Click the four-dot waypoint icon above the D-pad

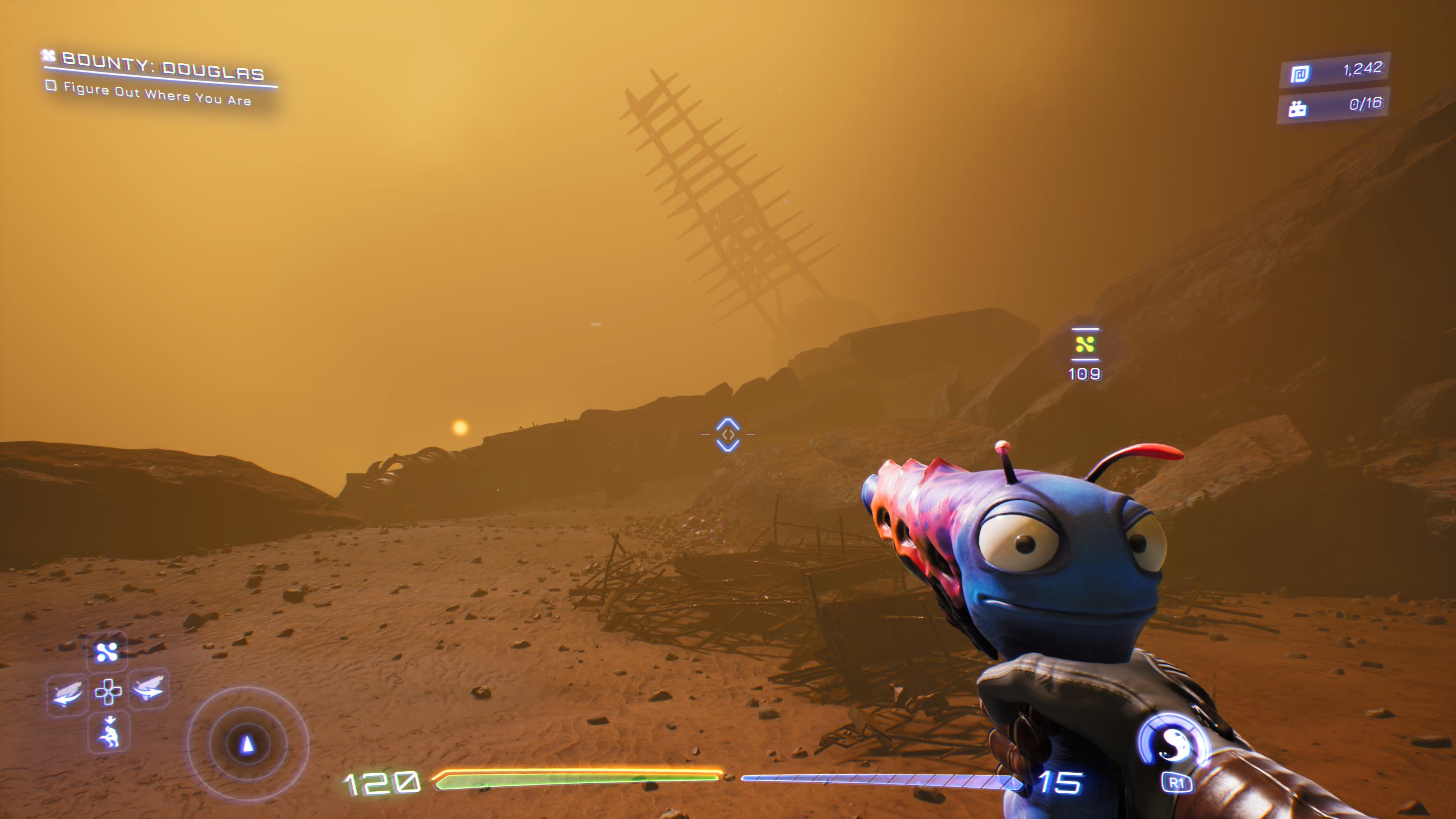[107, 652]
